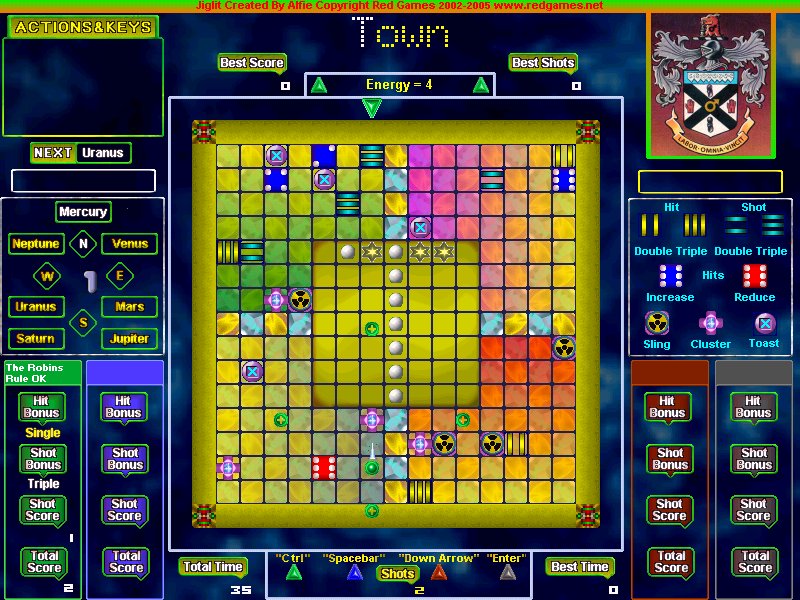This screenshot has width=800, height=600.
Task: Choose the Mars planet button
Action: [130, 307]
